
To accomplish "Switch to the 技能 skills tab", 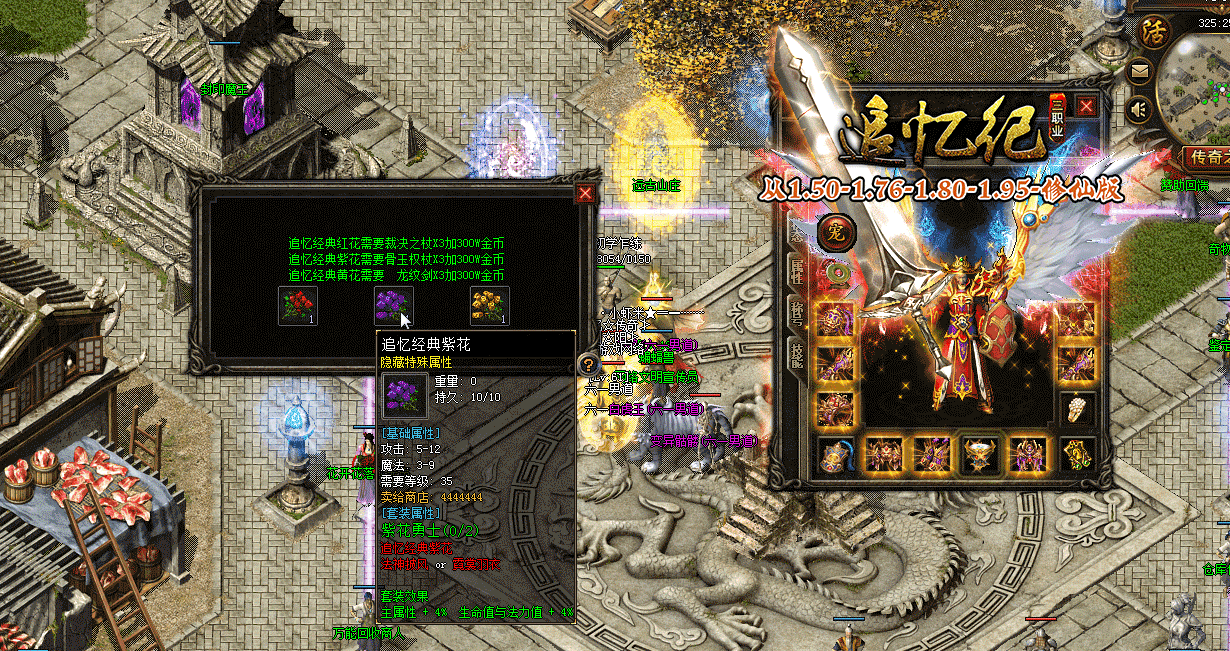I will (797, 350).
